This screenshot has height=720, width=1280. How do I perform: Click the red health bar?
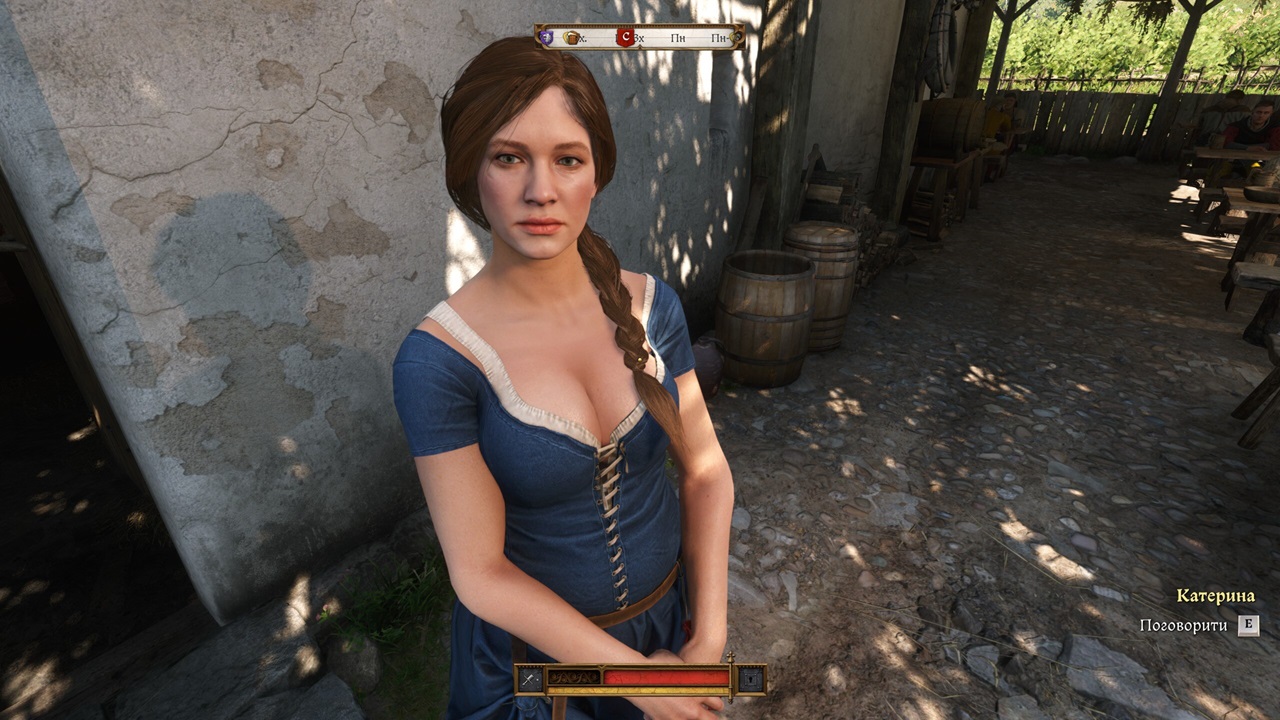pyautogui.click(x=665, y=677)
